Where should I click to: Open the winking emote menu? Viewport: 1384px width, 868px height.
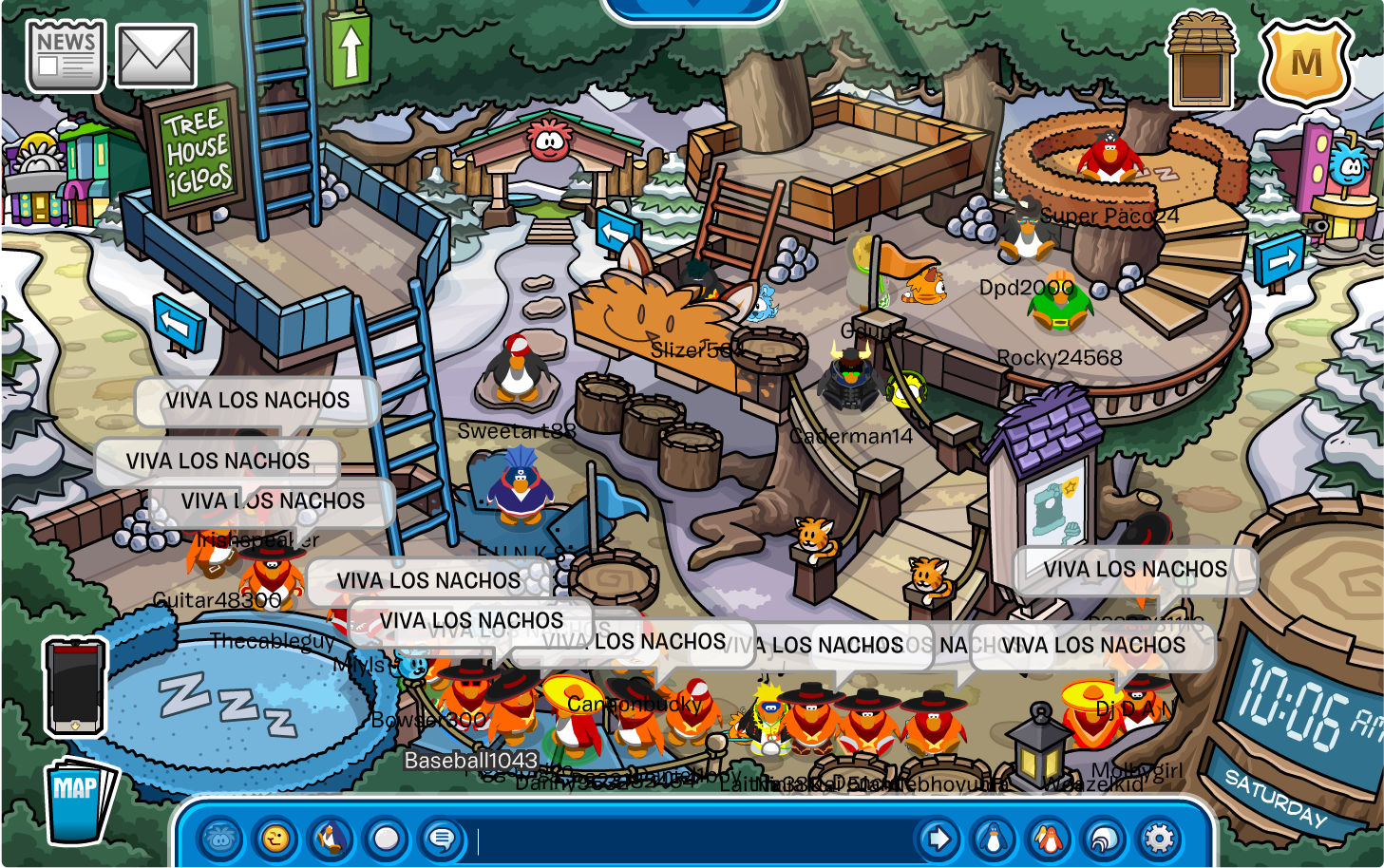(x=275, y=840)
